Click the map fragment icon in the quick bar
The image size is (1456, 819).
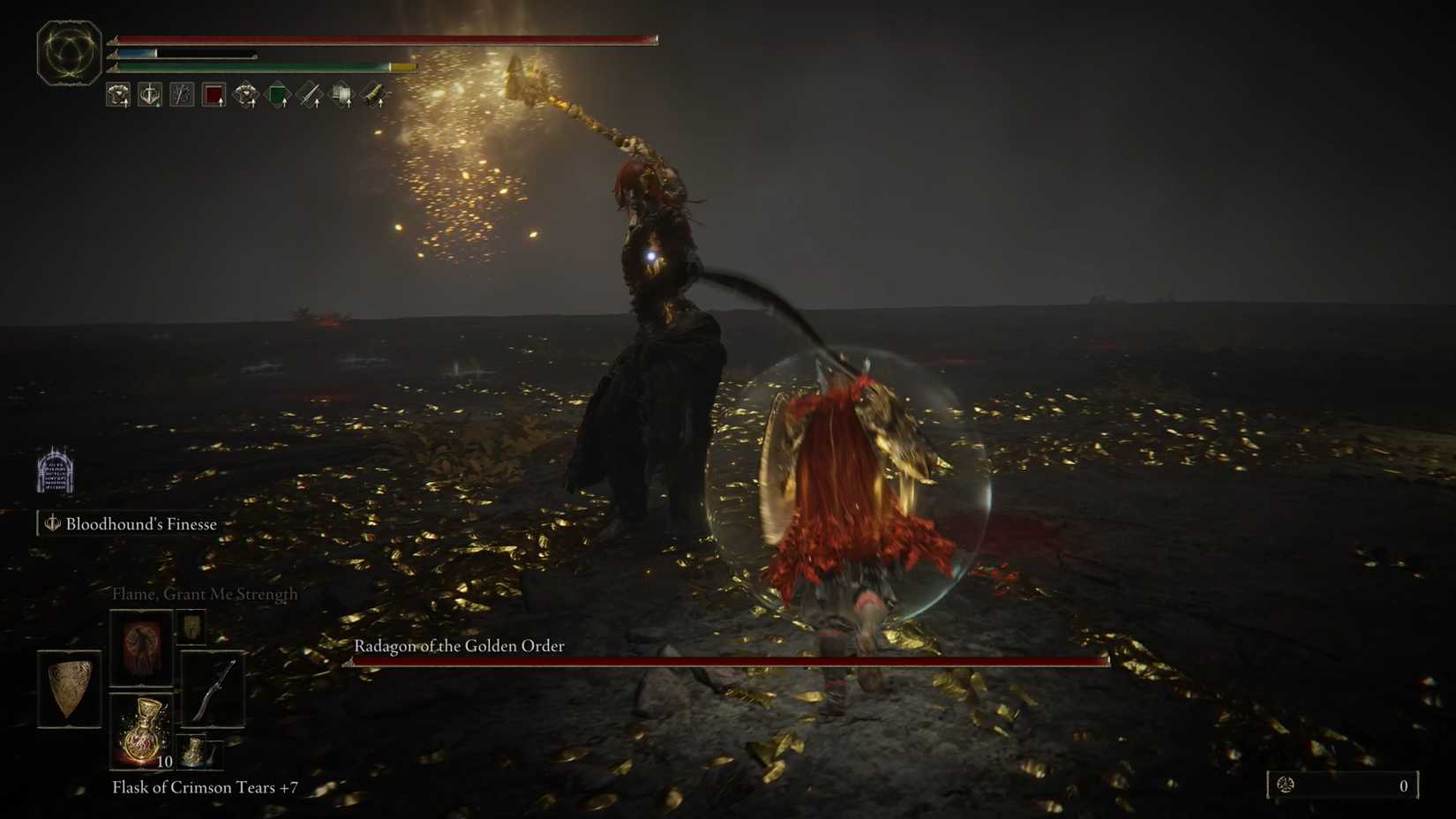pos(341,94)
